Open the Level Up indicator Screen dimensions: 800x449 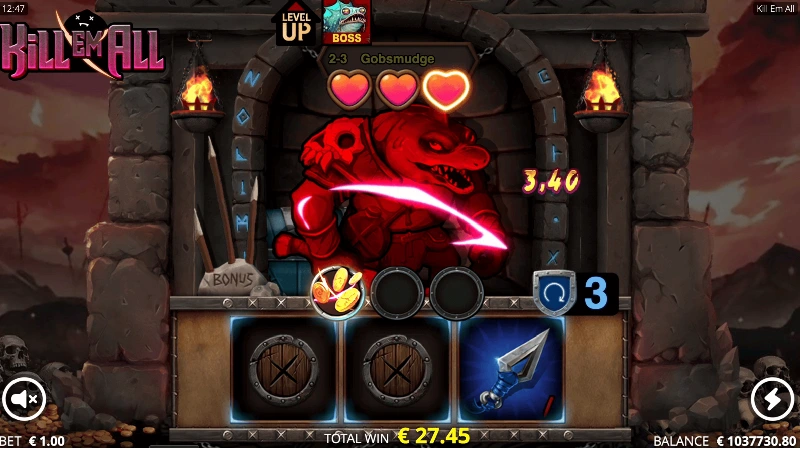pyautogui.click(x=297, y=23)
